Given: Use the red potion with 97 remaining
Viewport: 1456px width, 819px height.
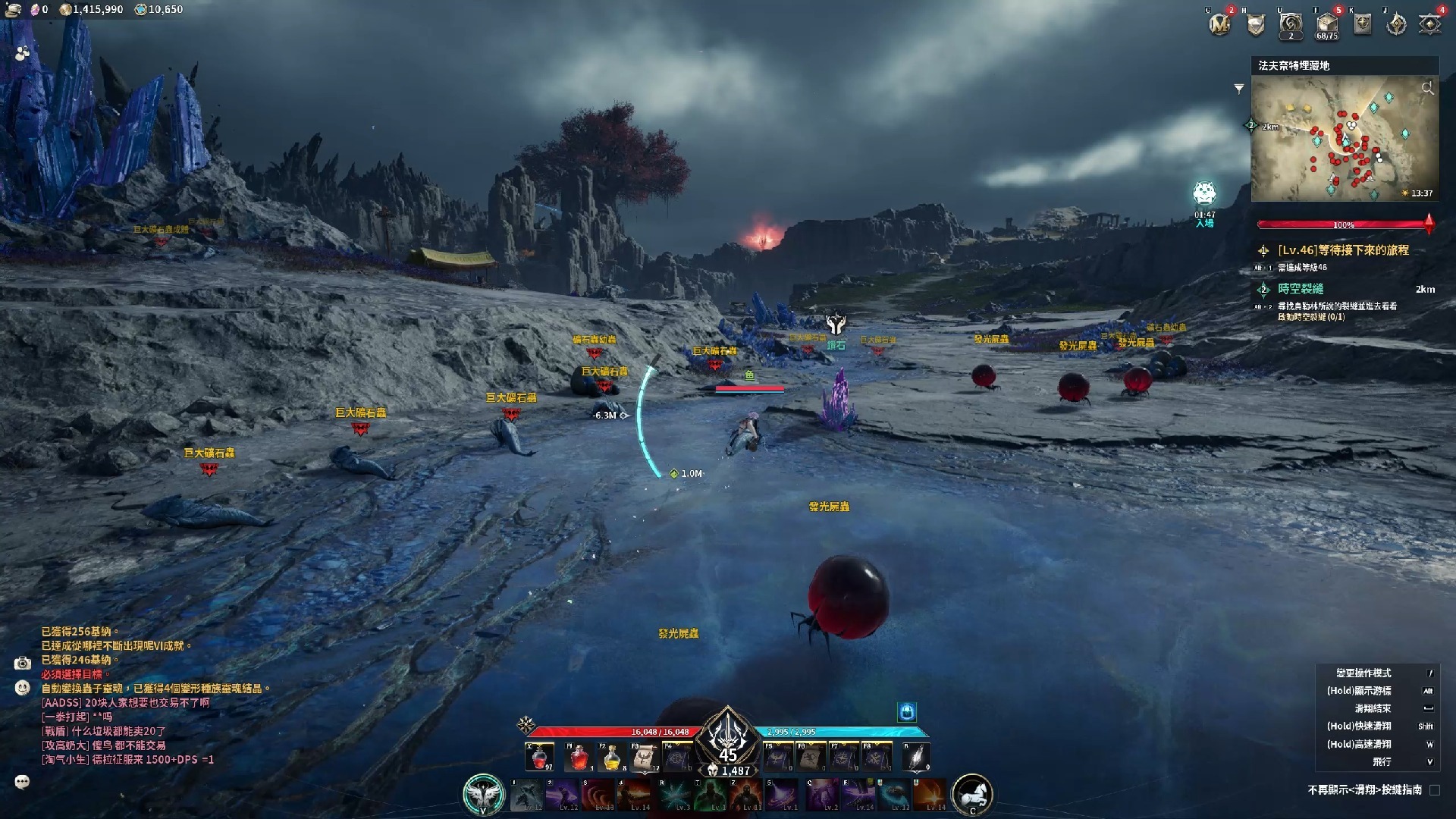Looking at the screenshot, I should coord(540,757).
